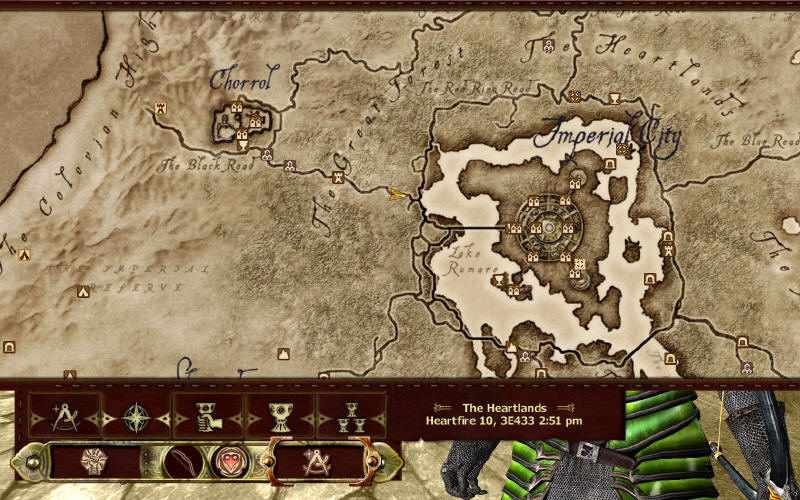Screen dimensions: 800x500
Task: Show the active quest tab (hand holding goblet)
Action: tap(208, 415)
